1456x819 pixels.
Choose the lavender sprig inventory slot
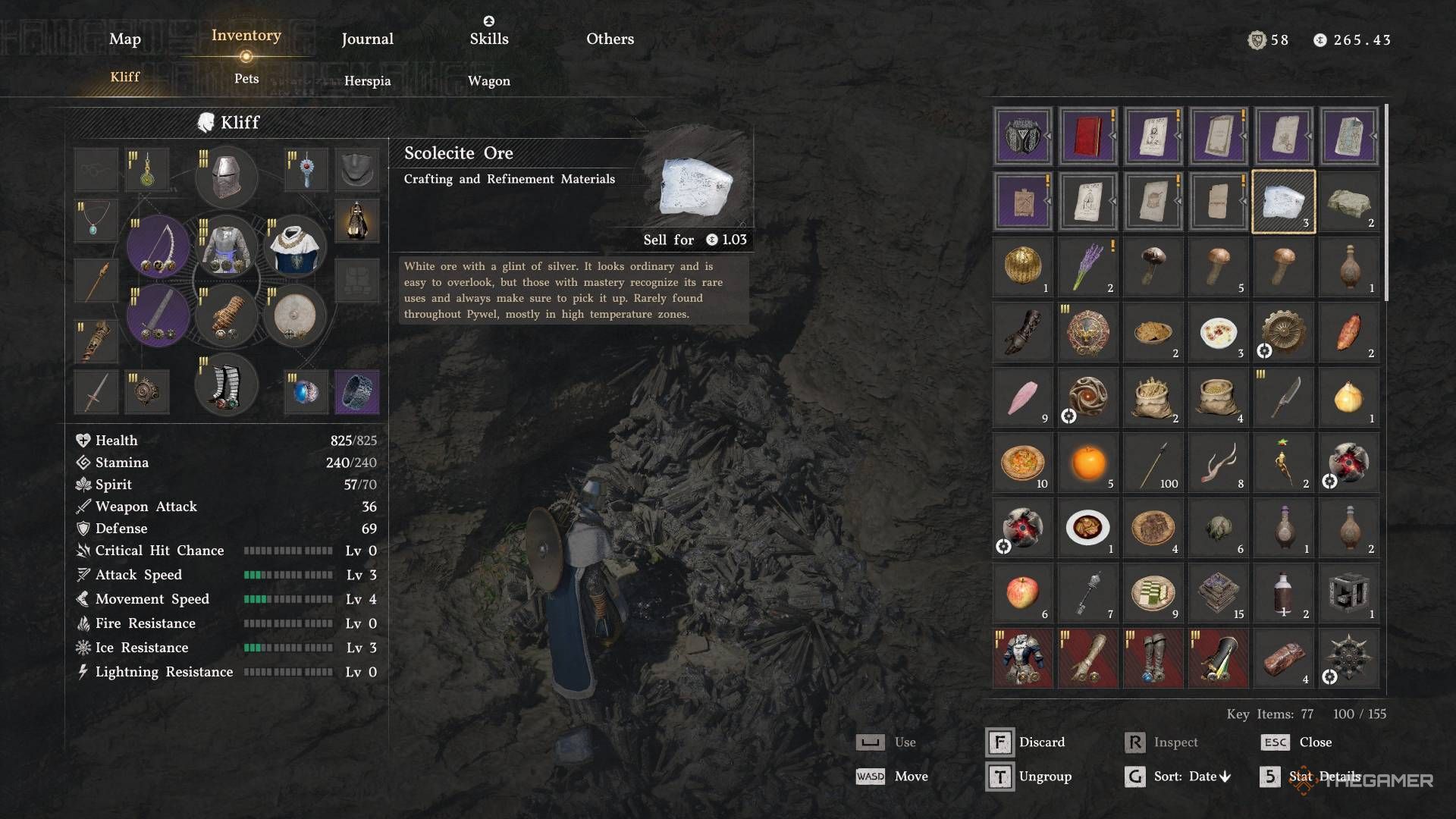[x=1087, y=267]
